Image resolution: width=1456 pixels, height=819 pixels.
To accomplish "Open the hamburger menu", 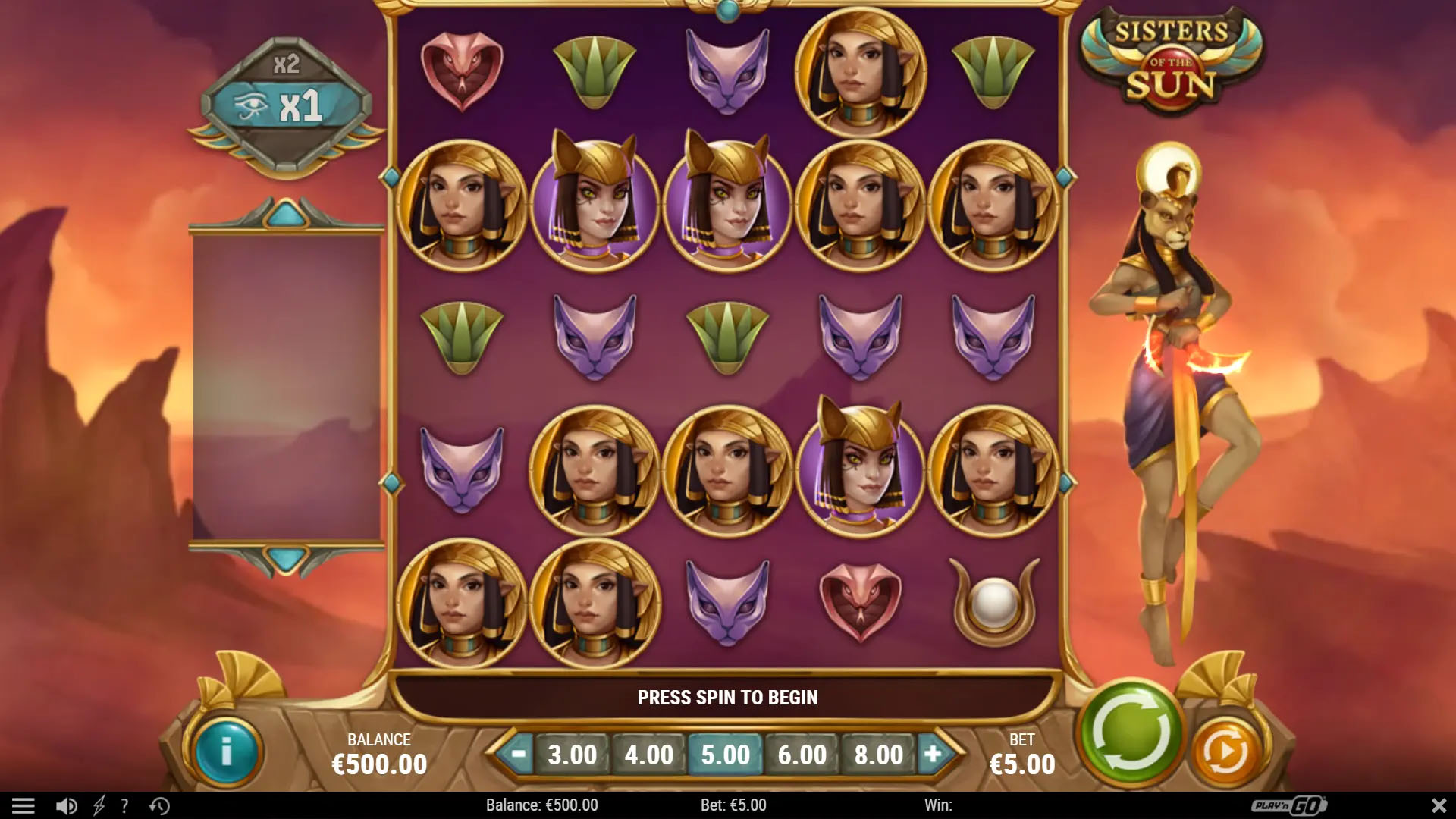I will pyautogui.click(x=24, y=805).
